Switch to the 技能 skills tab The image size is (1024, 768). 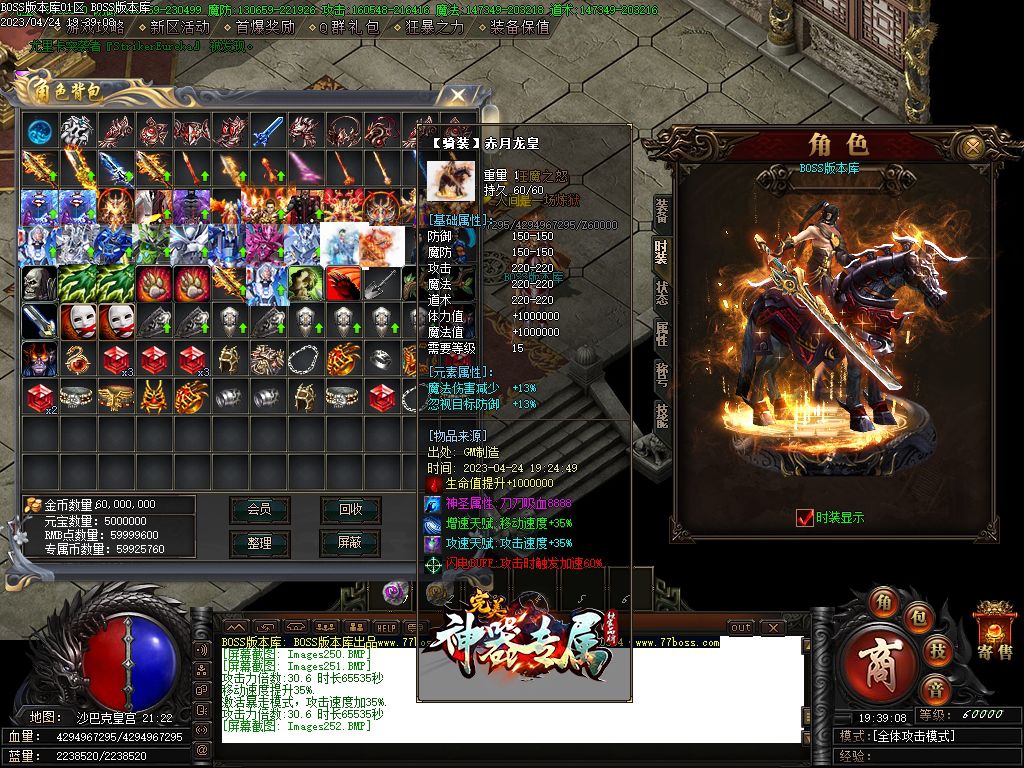click(x=662, y=414)
